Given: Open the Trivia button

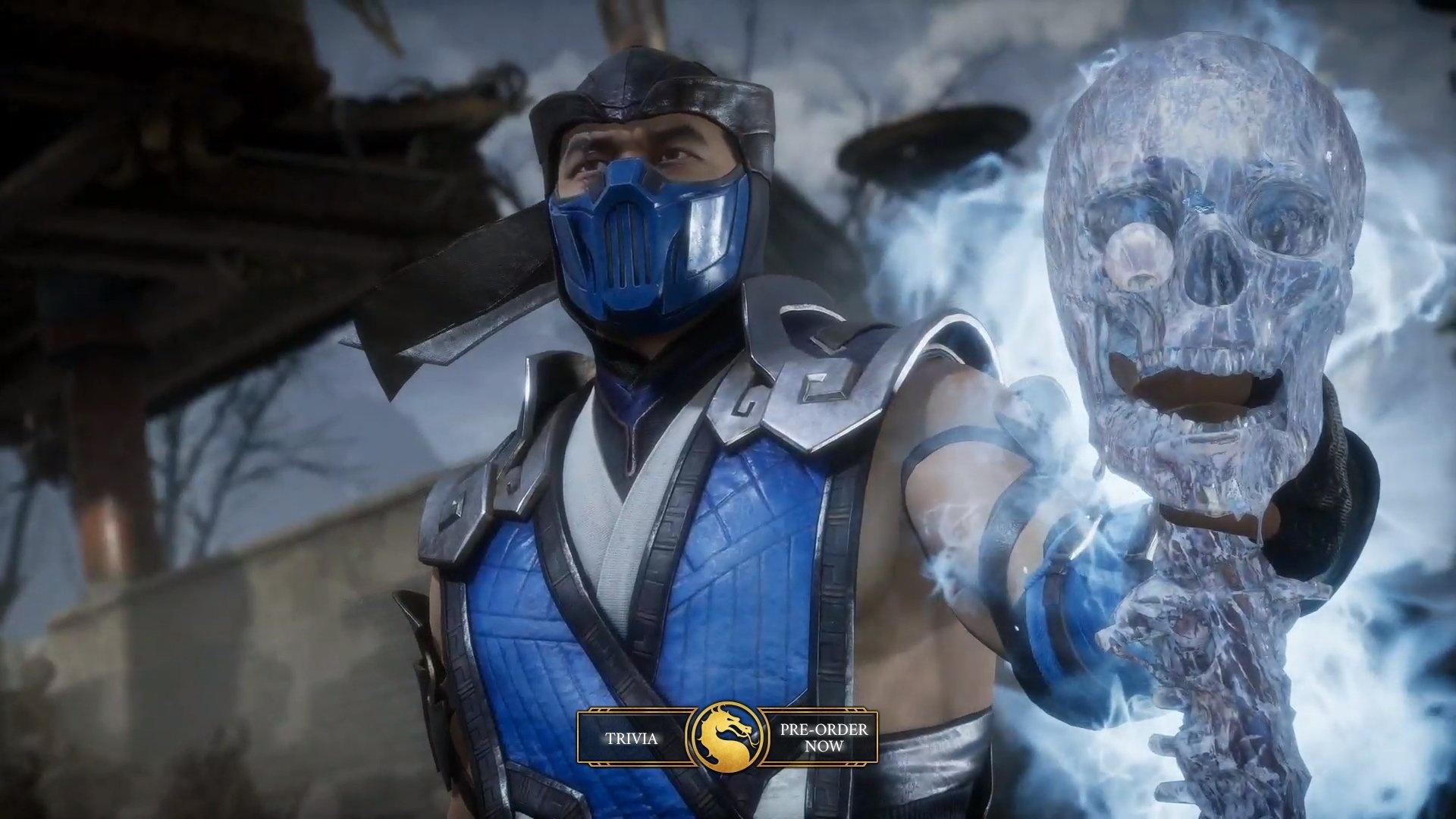Looking at the screenshot, I should [x=631, y=737].
